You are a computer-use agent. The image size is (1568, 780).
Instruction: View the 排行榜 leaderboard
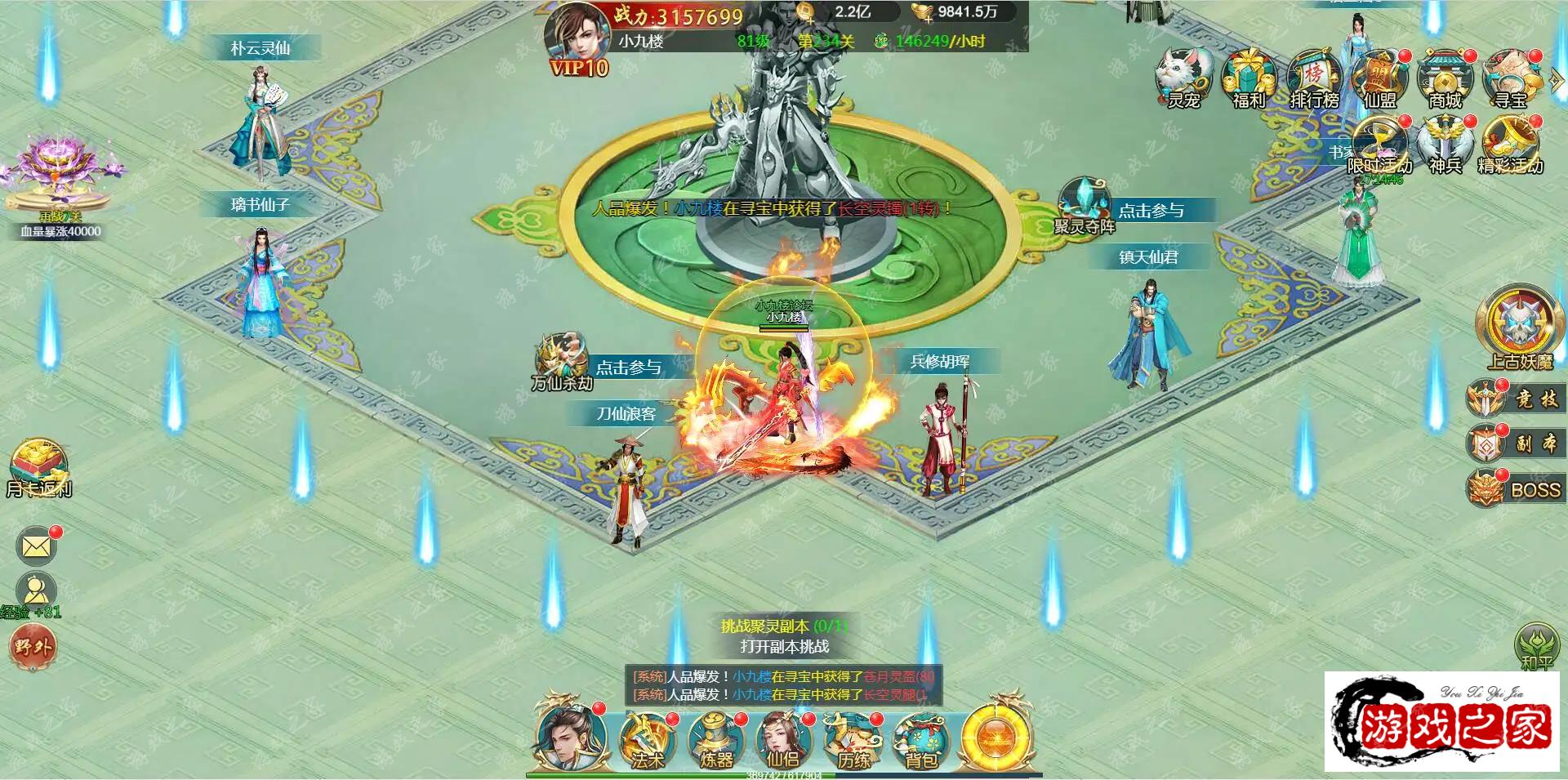click(1313, 79)
